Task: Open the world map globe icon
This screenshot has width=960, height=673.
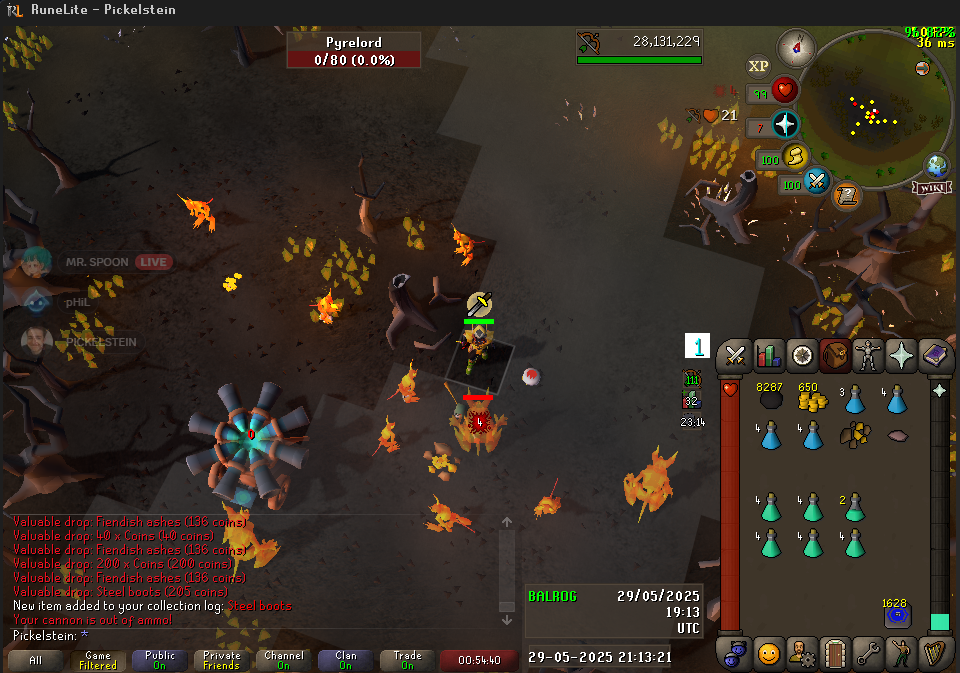Action: tap(937, 165)
